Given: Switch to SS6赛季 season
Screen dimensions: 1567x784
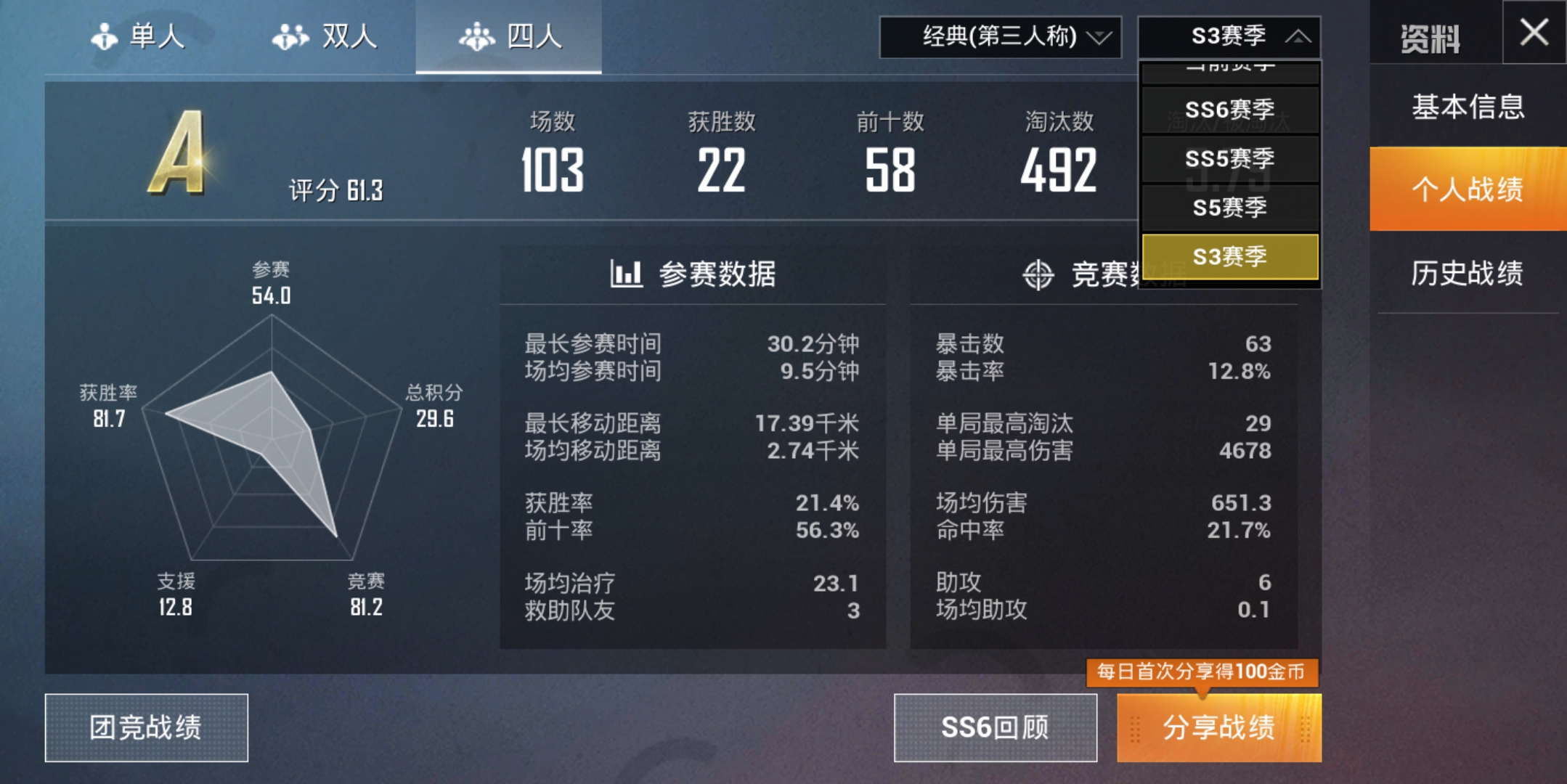Looking at the screenshot, I should (x=1229, y=110).
